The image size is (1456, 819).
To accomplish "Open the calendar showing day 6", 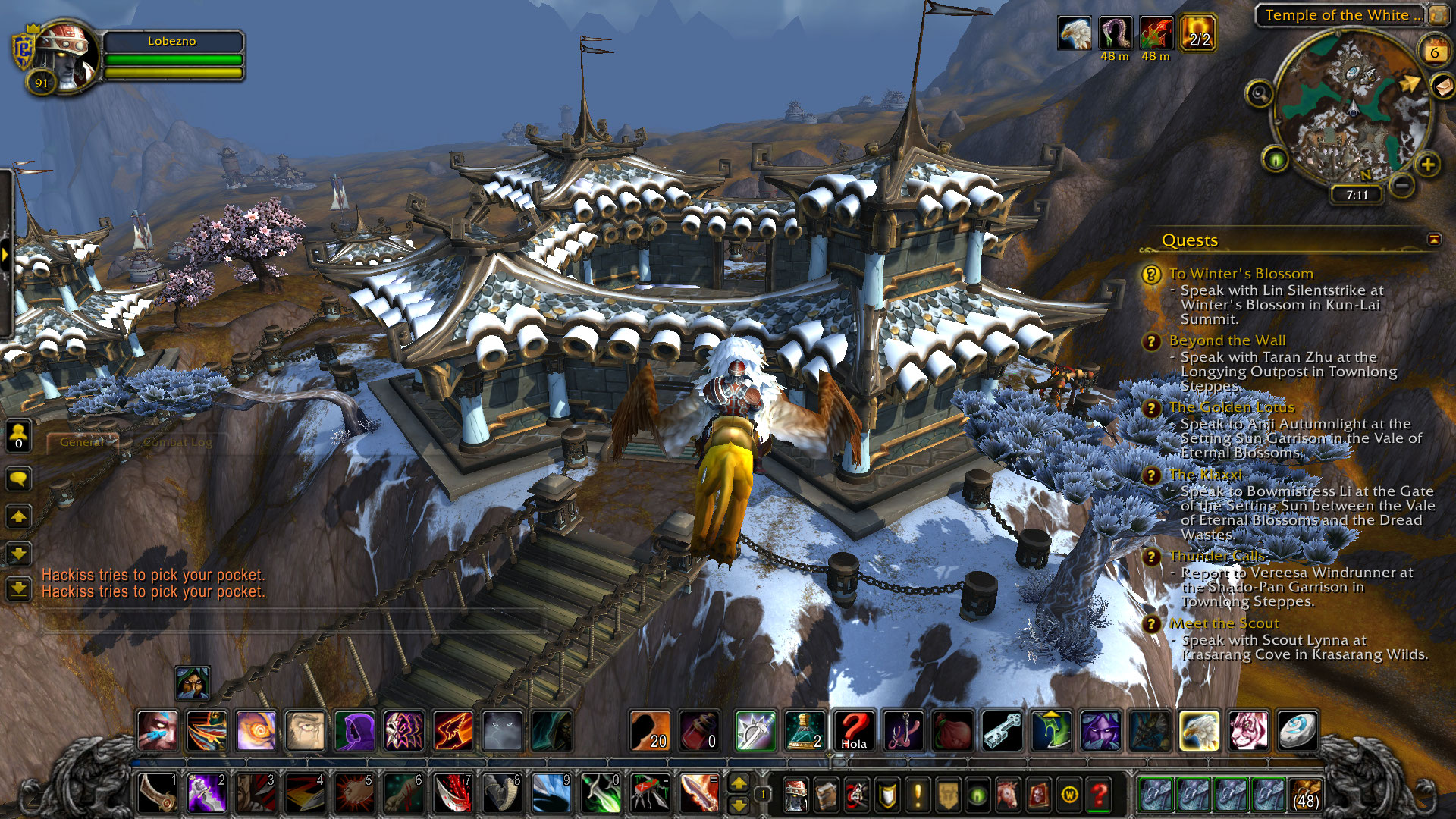I will [x=1433, y=52].
